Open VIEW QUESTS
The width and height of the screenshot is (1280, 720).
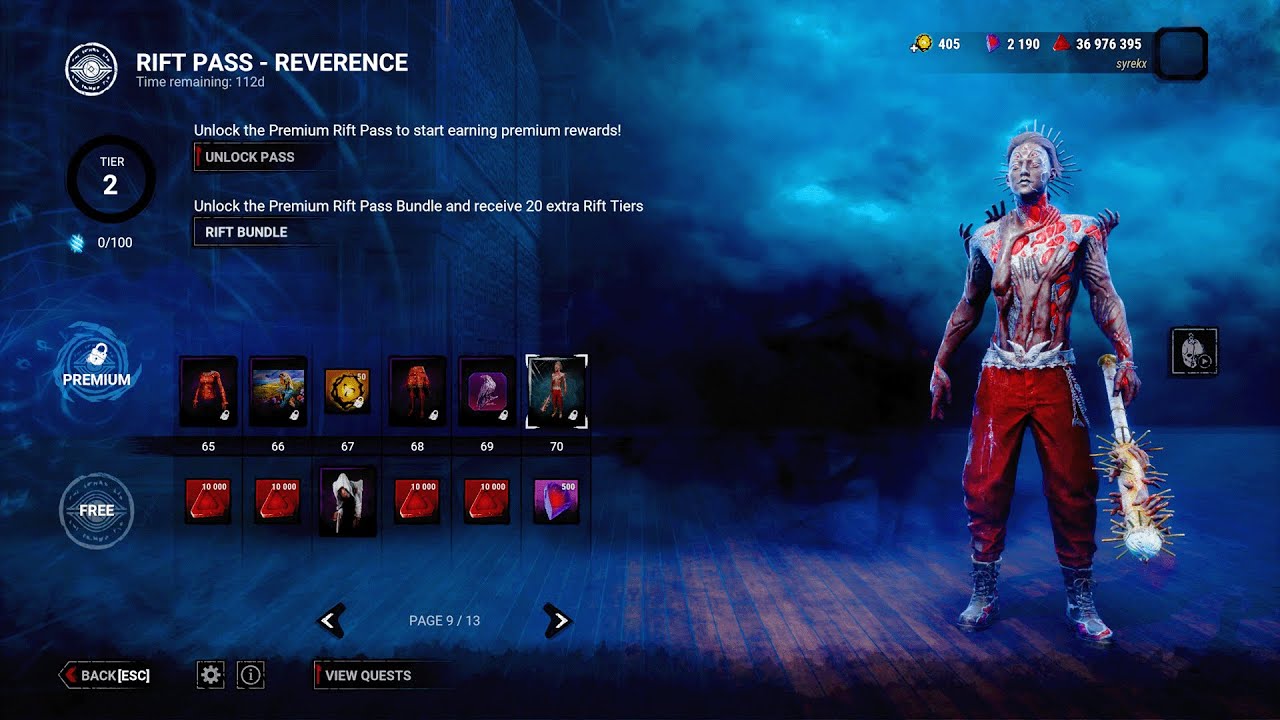tap(368, 675)
